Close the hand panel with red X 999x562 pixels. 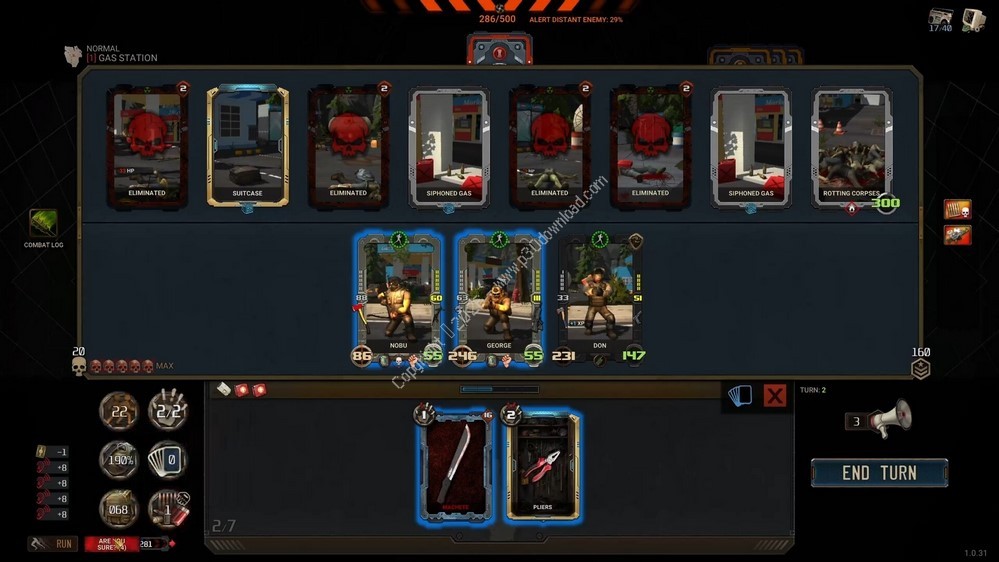[774, 396]
